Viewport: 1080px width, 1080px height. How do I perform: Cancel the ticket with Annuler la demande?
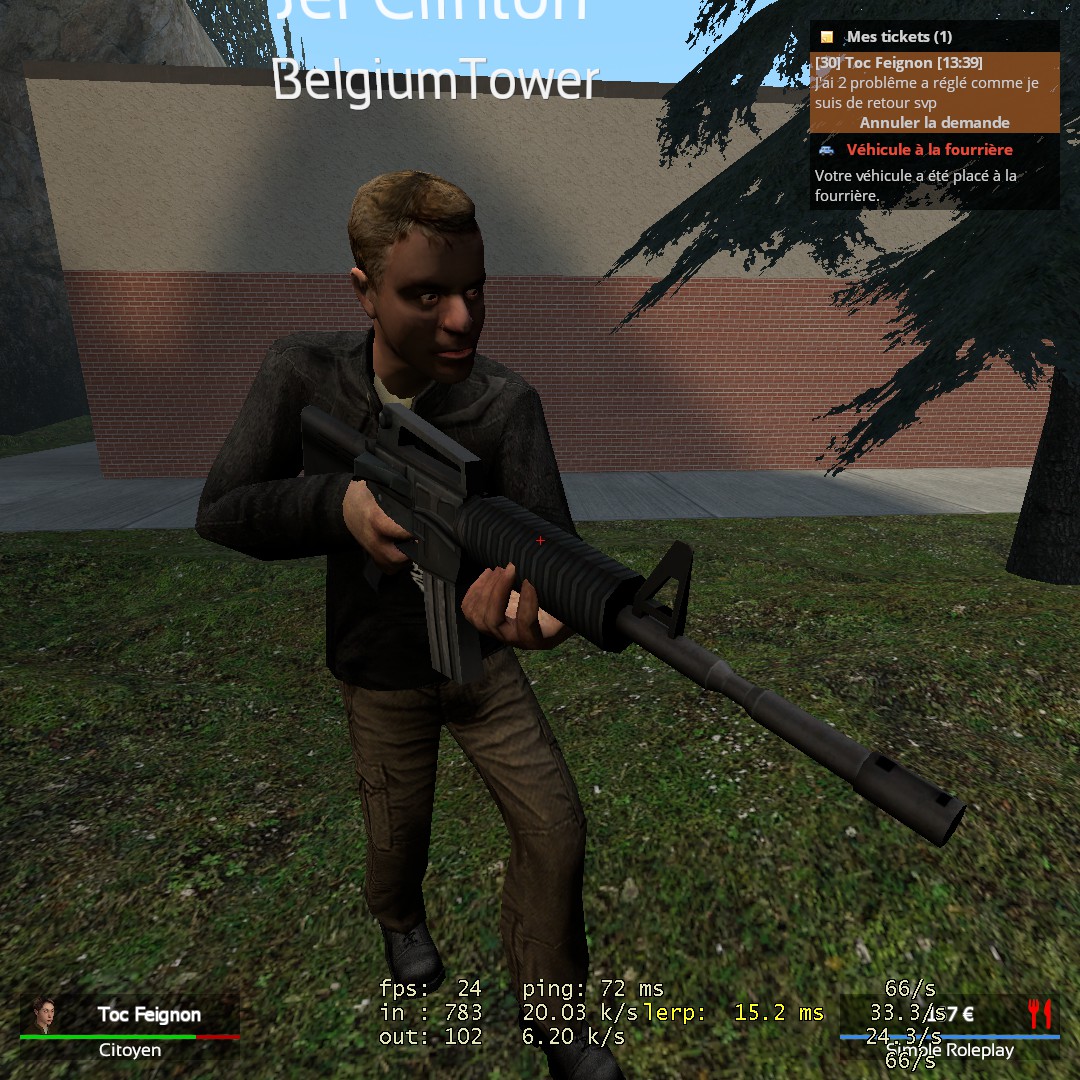tap(934, 123)
